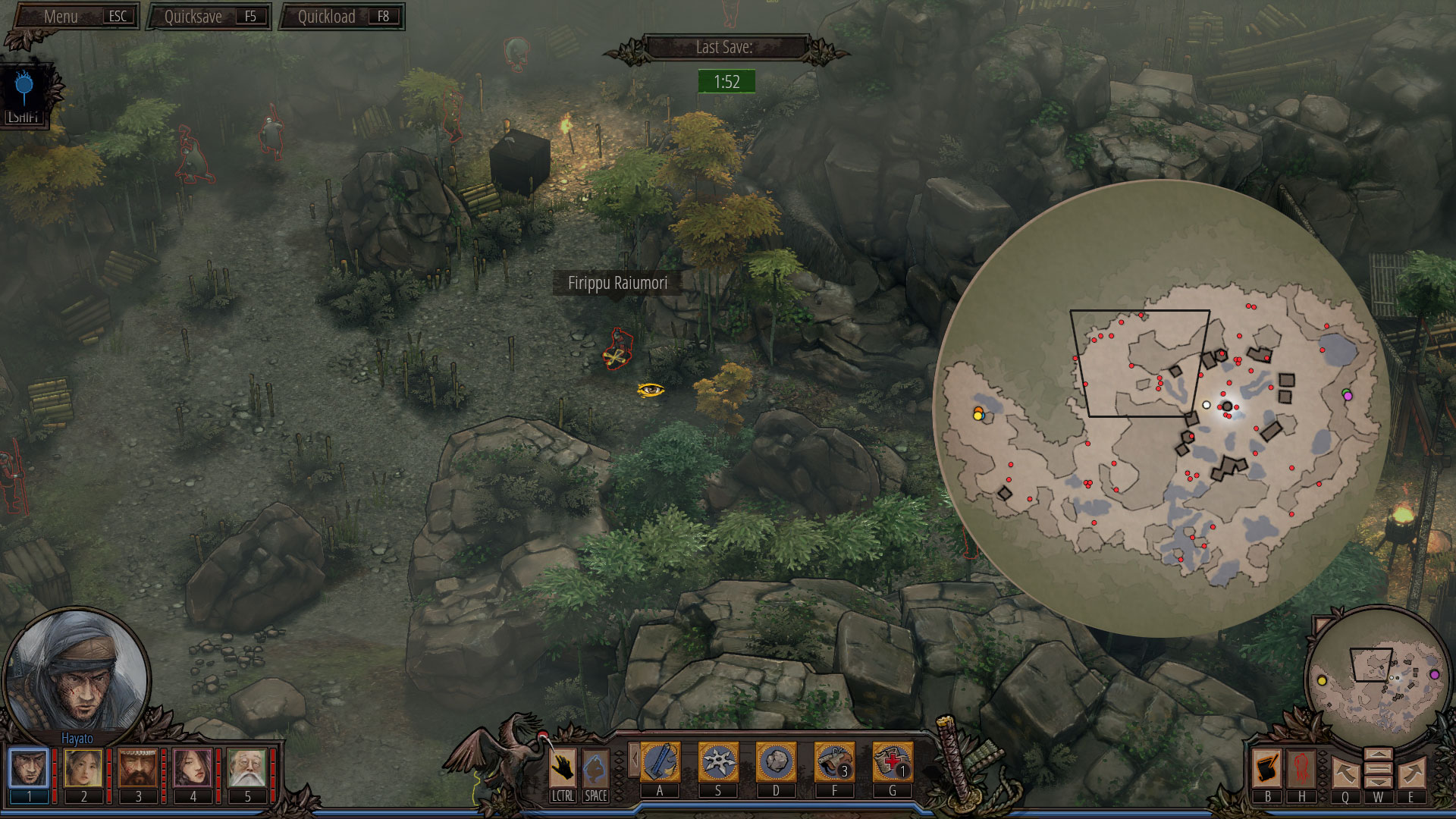Select the bearded samurai's portrait
1456x819 pixels.
138,768
